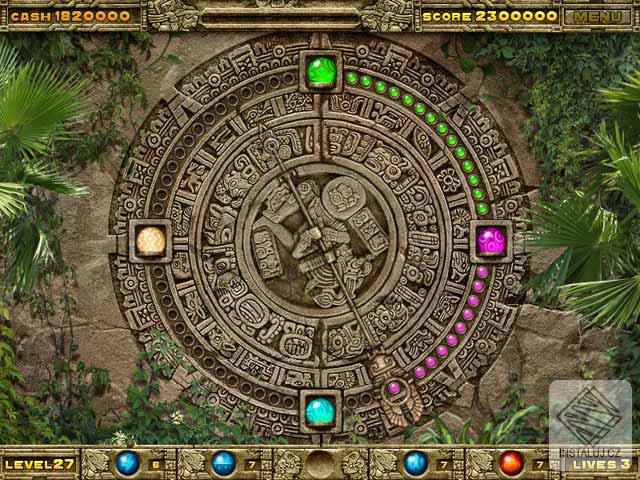Choose the blue orb with count 6
The image size is (640, 480).
127,463
